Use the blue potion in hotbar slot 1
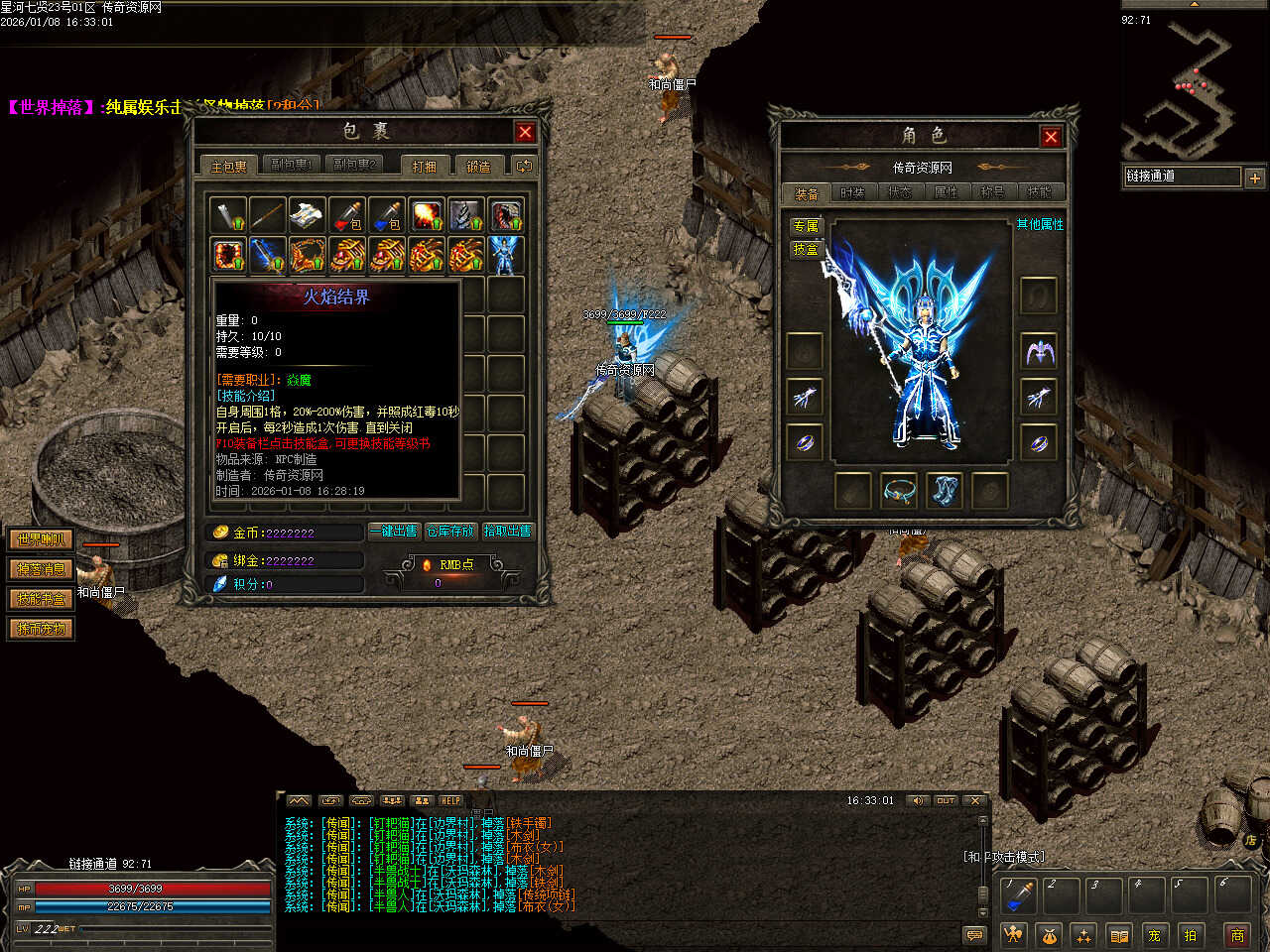This screenshot has height=952, width=1270. point(1018,894)
